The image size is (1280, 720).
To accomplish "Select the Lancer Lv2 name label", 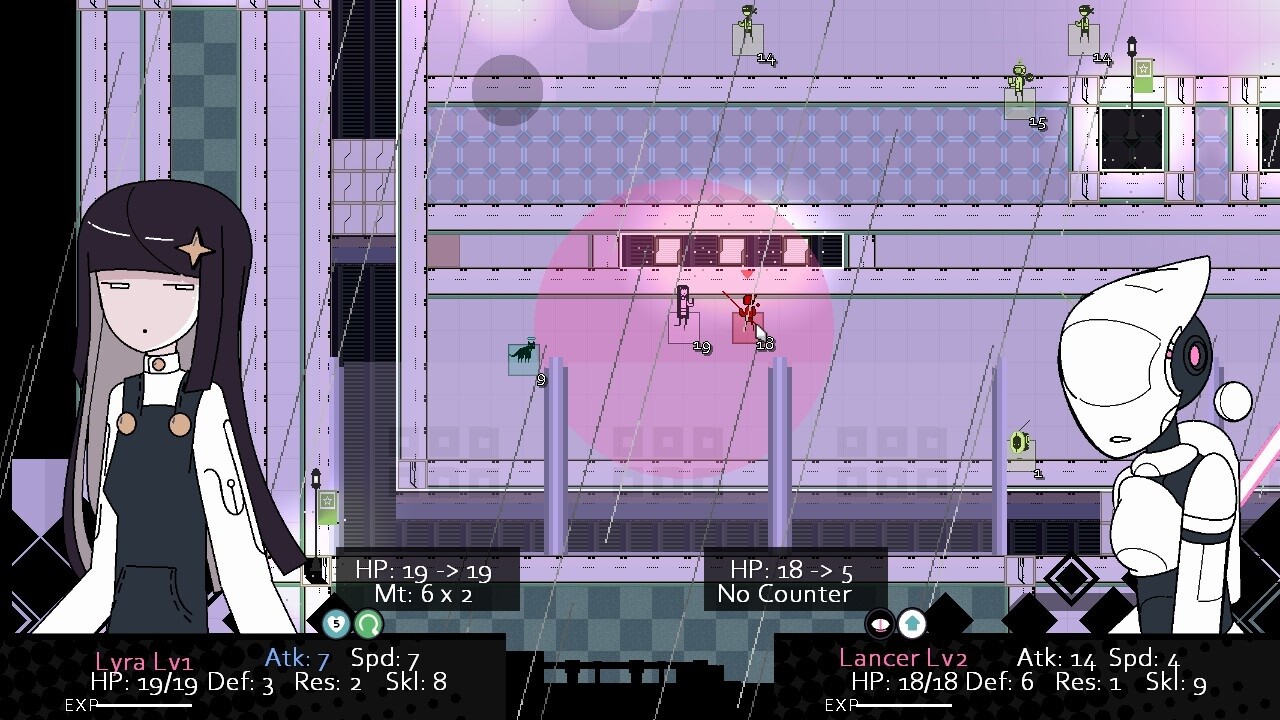I will (x=904, y=658).
